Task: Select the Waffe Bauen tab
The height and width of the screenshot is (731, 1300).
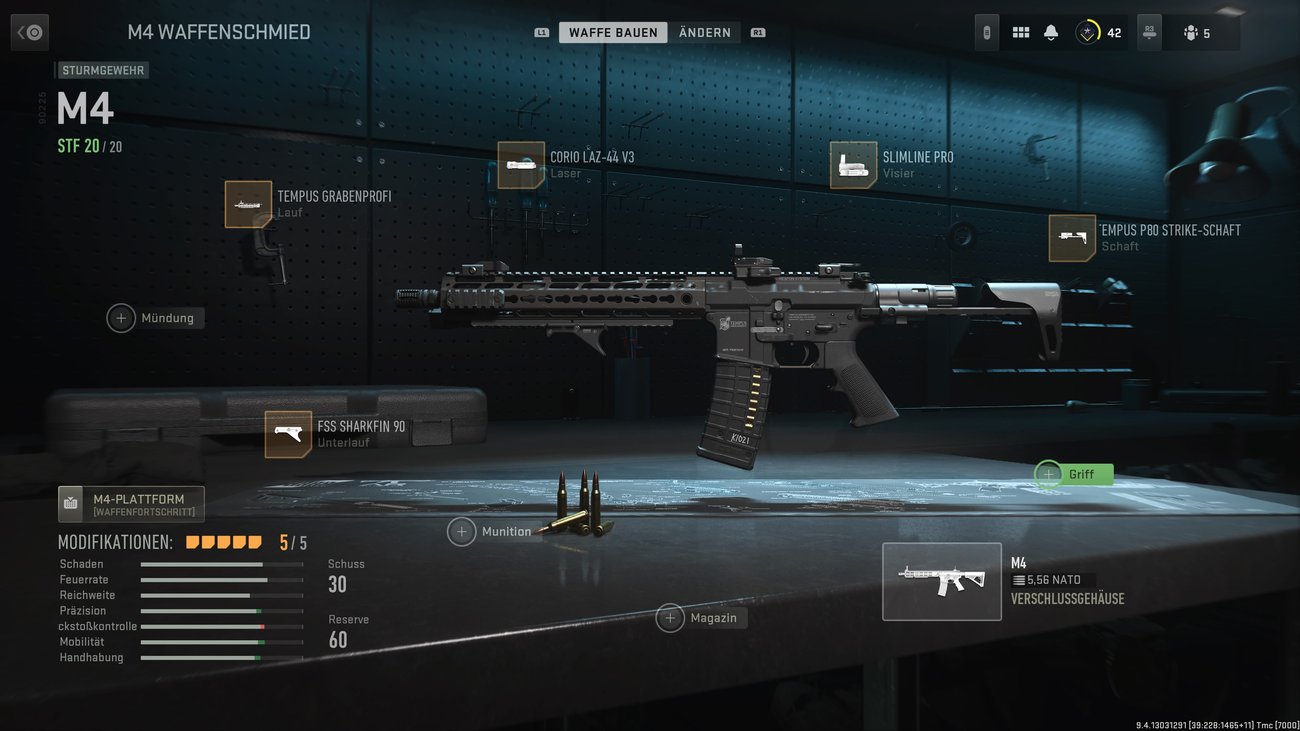Action: [613, 31]
